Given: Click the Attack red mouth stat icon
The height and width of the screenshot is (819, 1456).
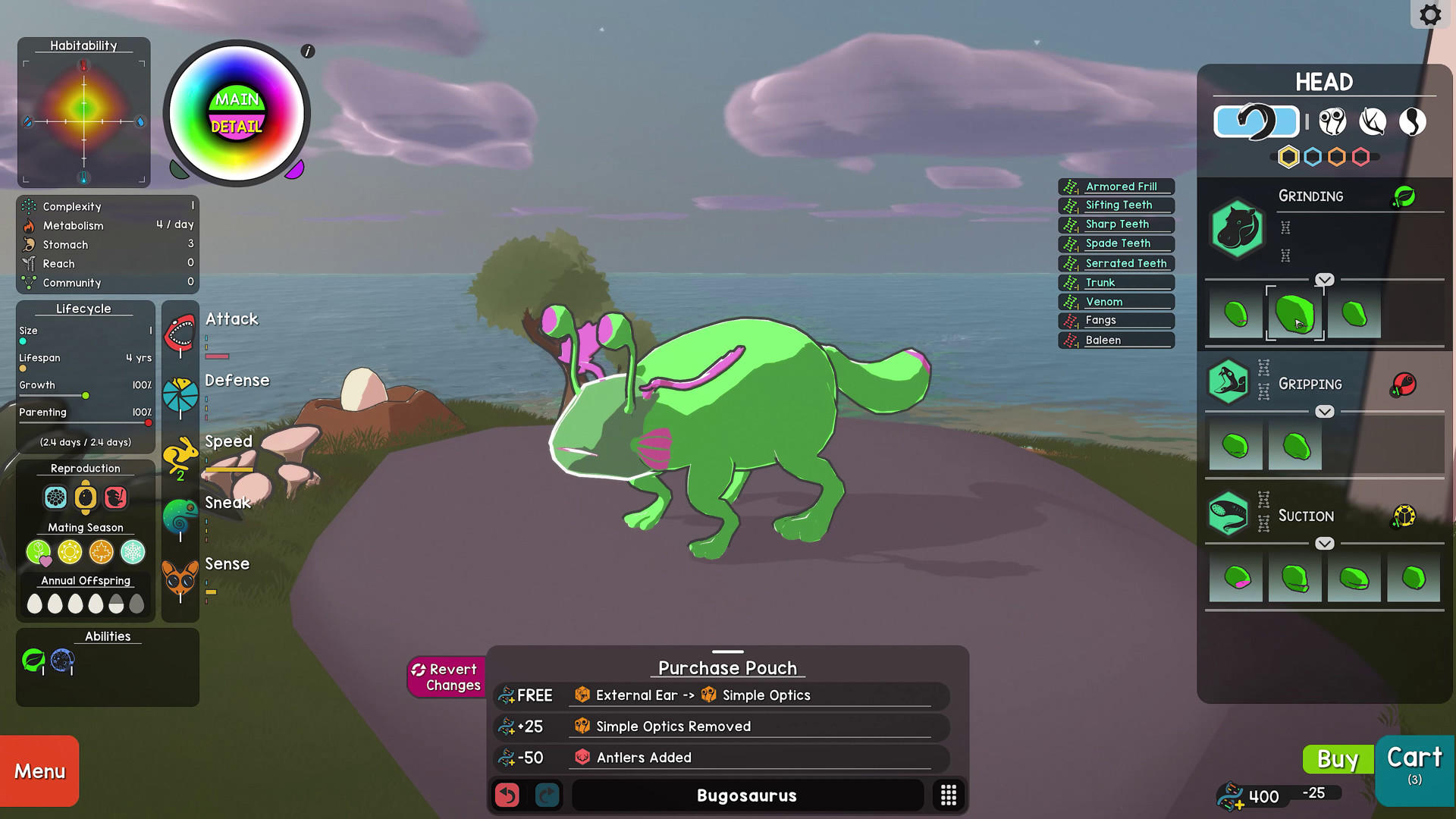Looking at the screenshot, I should click(x=180, y=331).
